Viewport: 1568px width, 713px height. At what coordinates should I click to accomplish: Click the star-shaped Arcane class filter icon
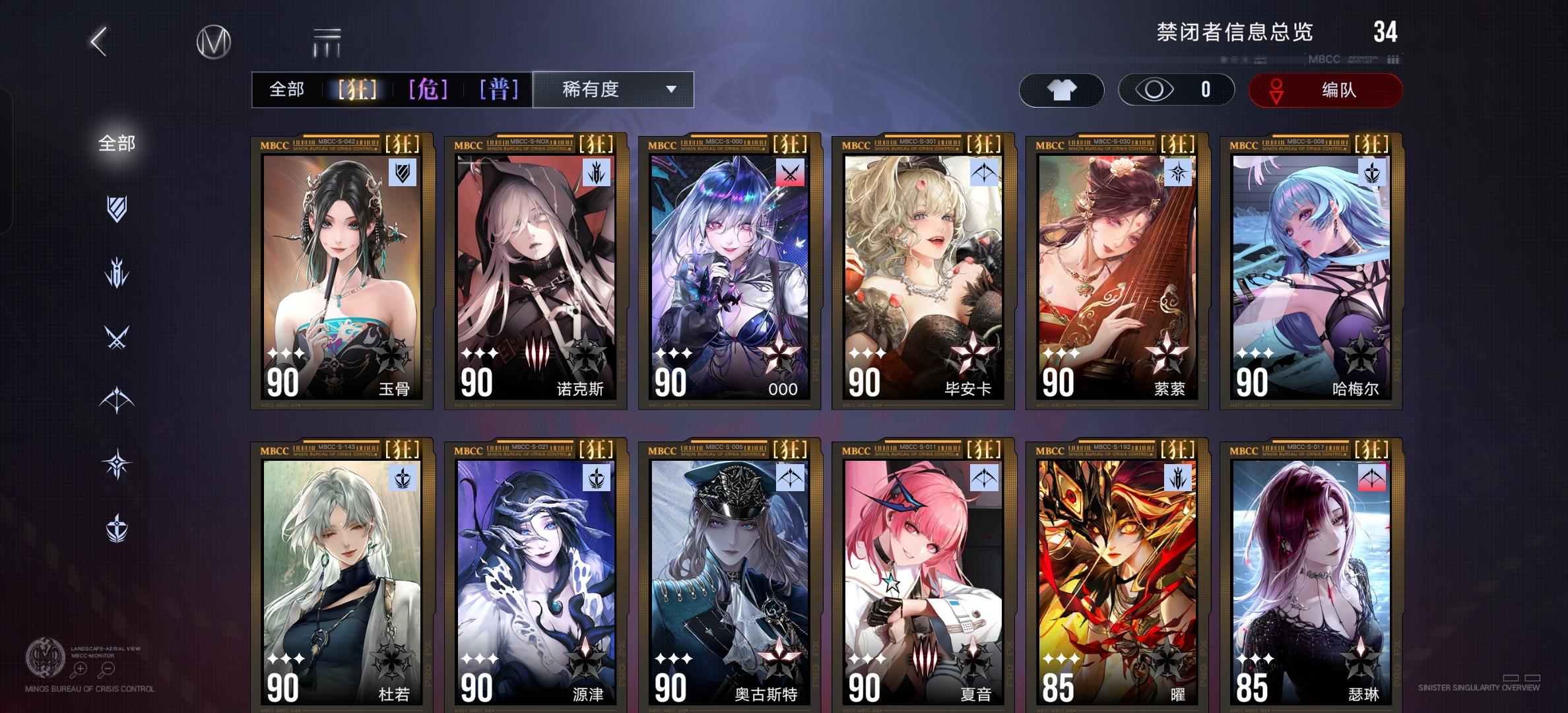click(x=117, y=463)
